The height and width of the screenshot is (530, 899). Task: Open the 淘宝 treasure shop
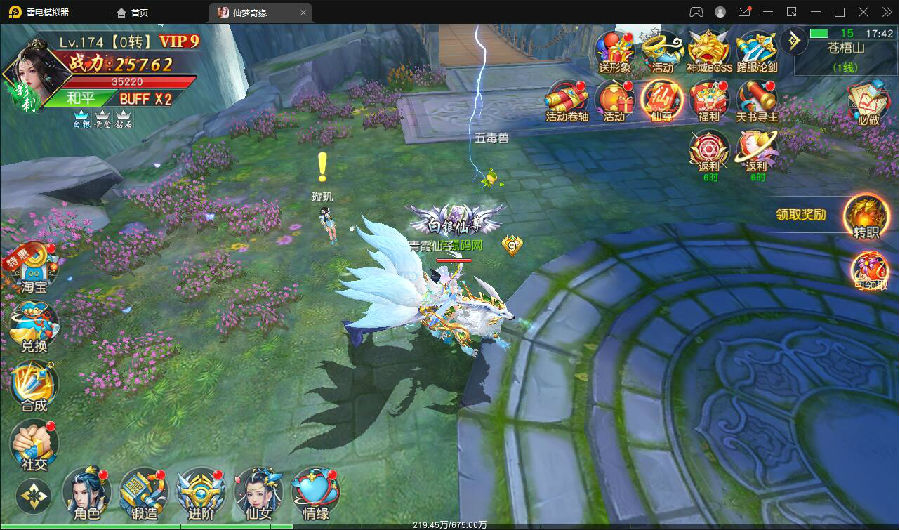coord(34,266)
